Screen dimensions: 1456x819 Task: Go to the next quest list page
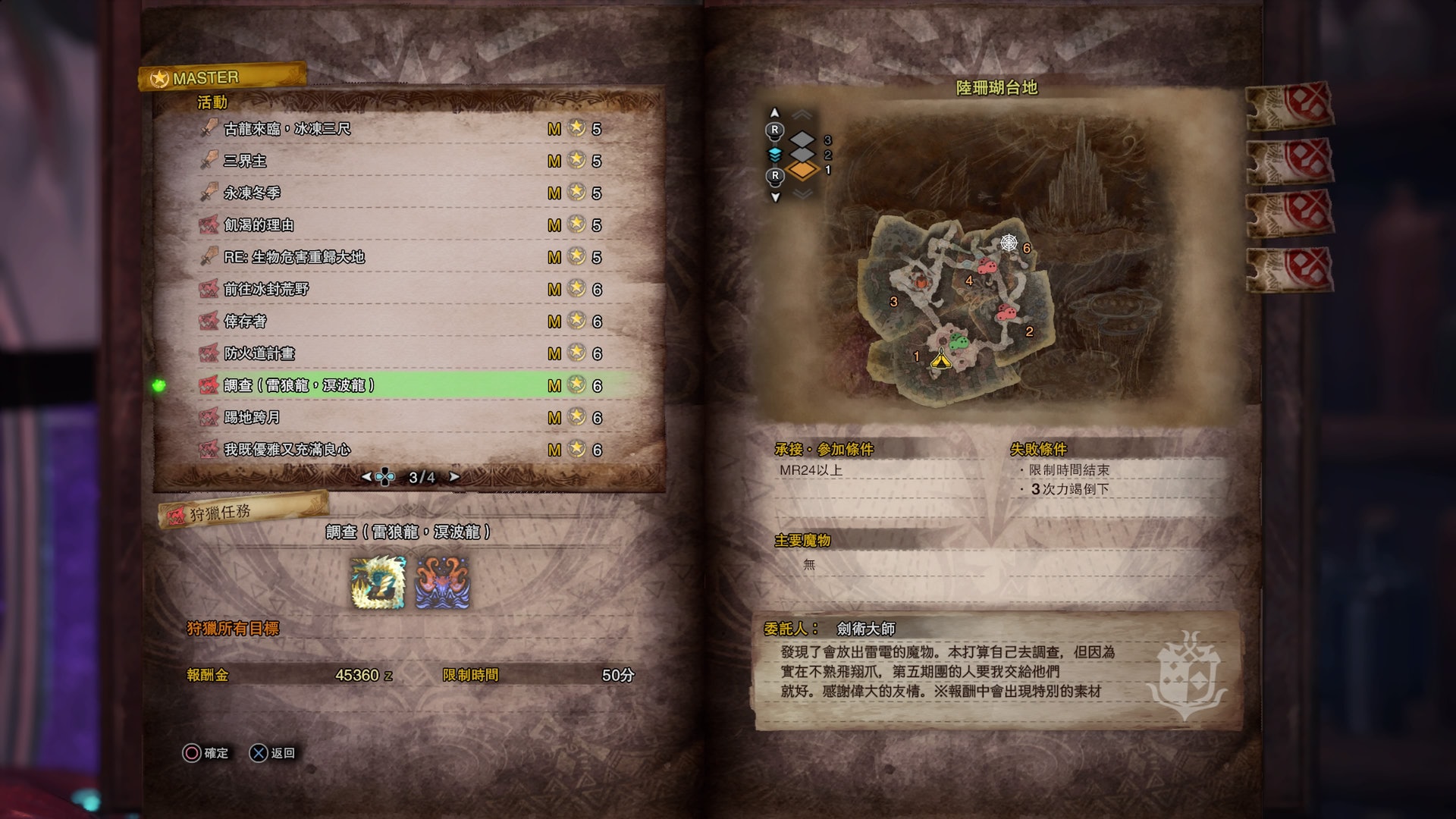pyautogui.click(x=454, y=477)
